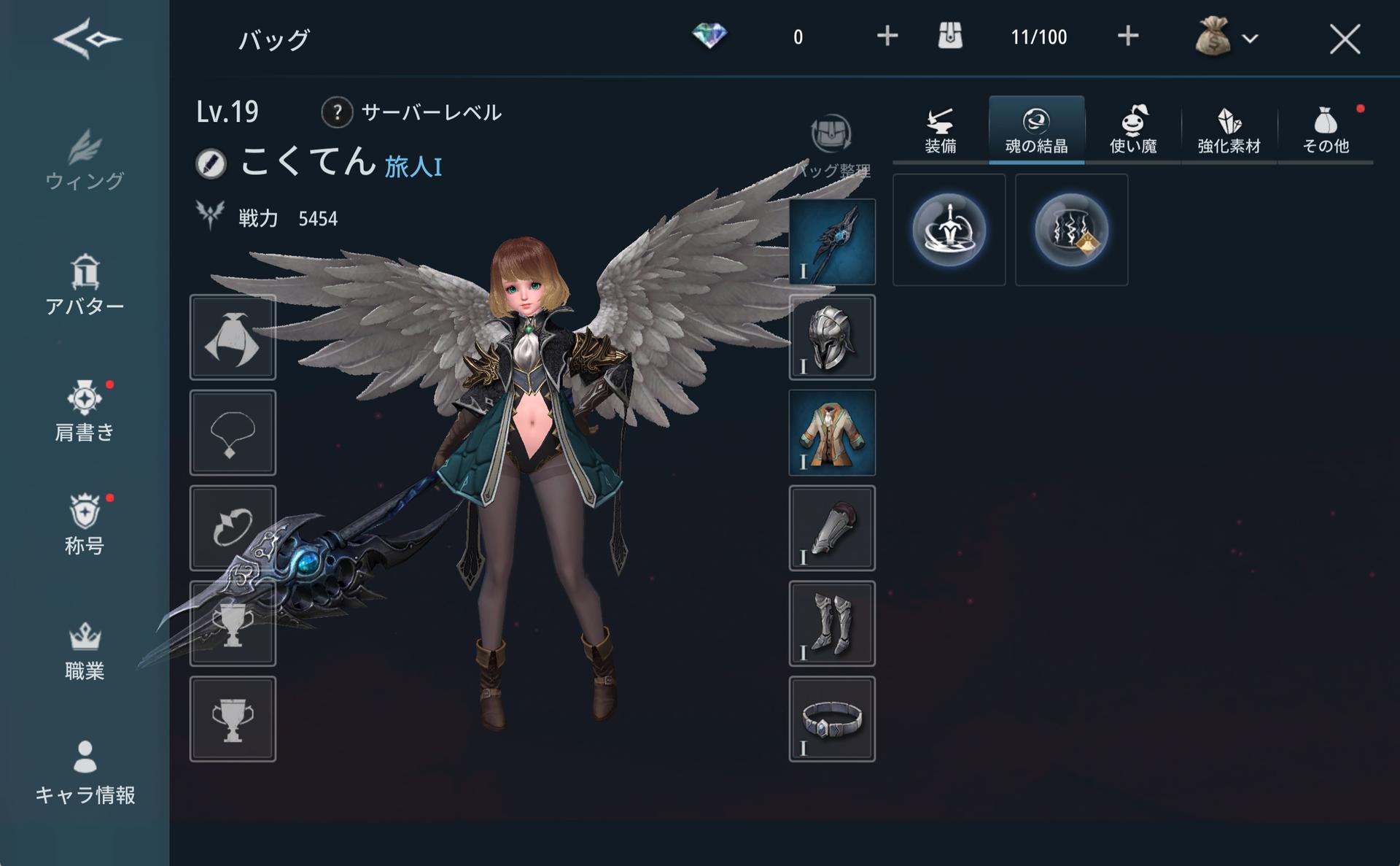Image resolution: width=1400 pixels, height=866 pixels.
Task: Open the その他 others tab
Action: tap(1326, 131)
